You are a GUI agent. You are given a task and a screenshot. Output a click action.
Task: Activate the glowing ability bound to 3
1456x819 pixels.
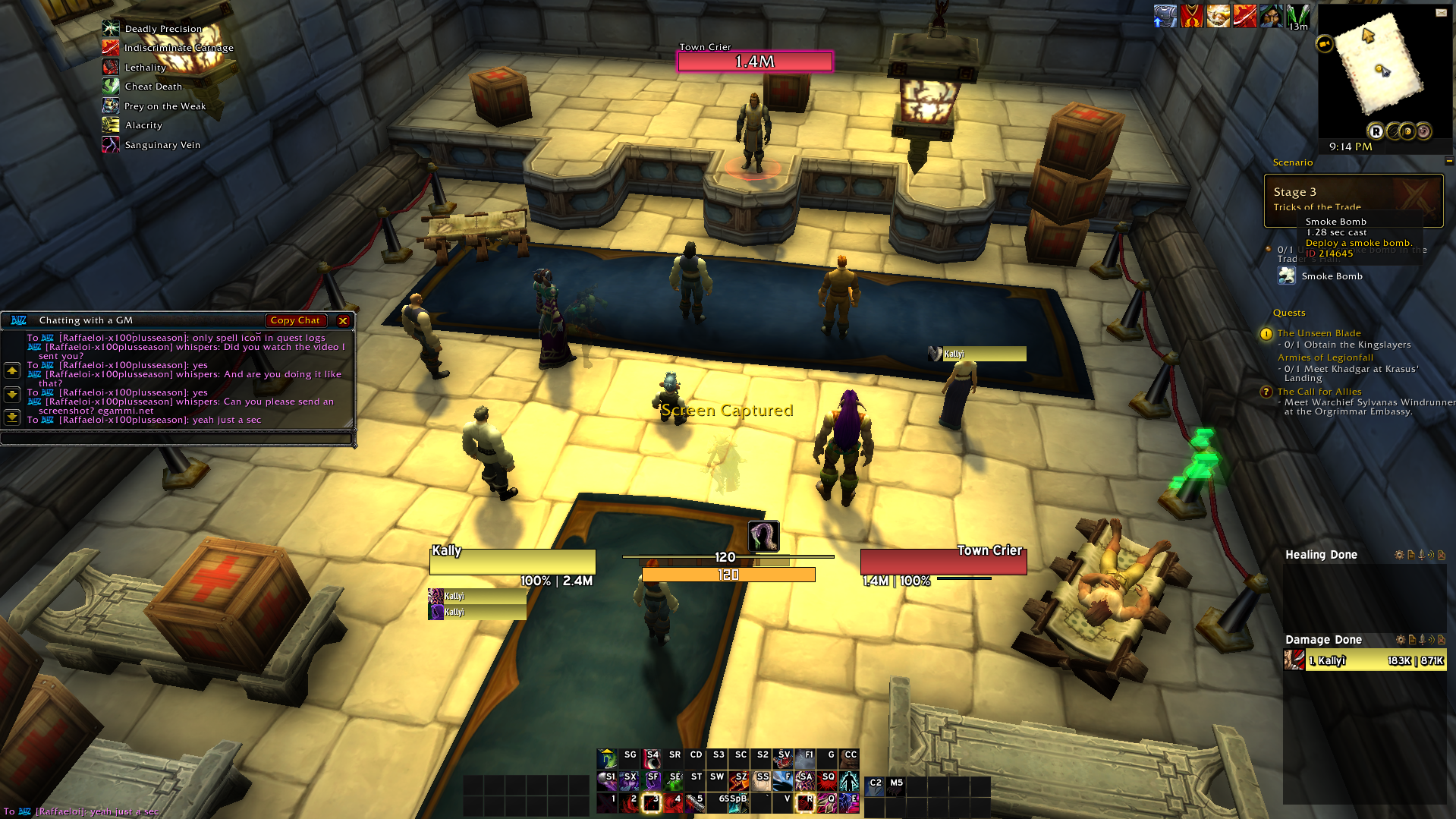[652, 802]
